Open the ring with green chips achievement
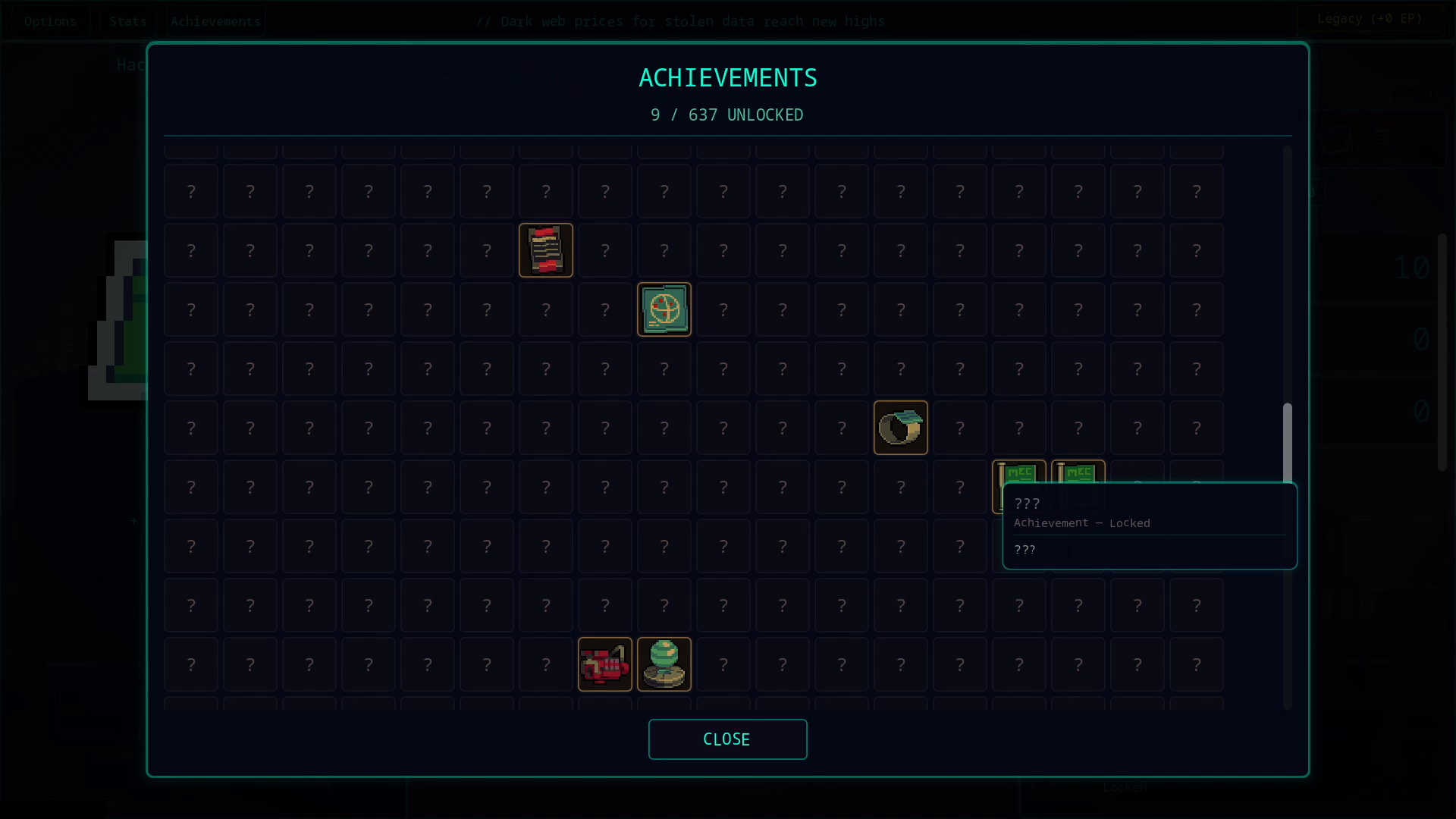This screenshot has height=819, width=1456. point(901,428)
